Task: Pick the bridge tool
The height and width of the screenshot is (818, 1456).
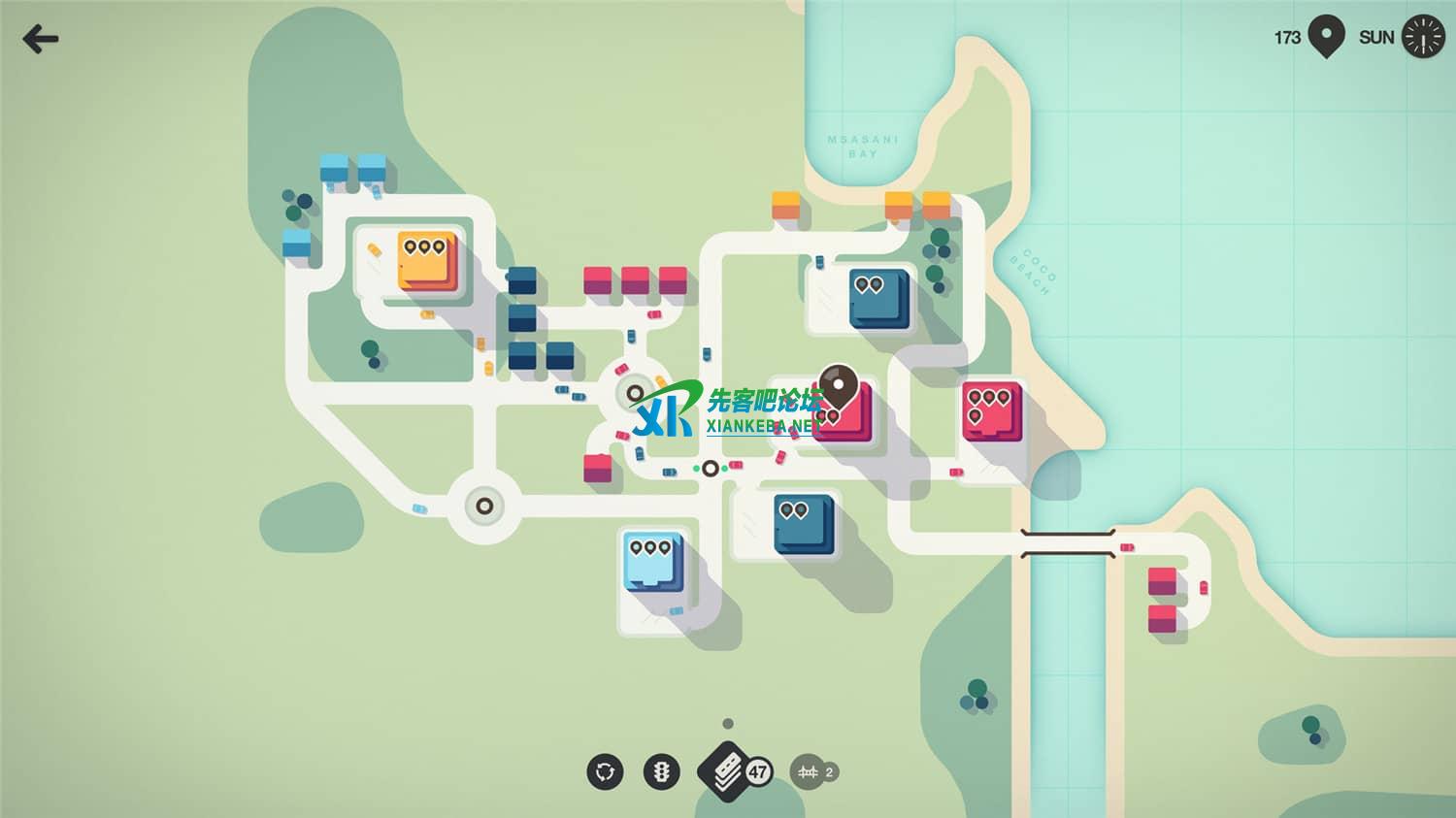Action: pyautogui.click(x=809, y=772)
